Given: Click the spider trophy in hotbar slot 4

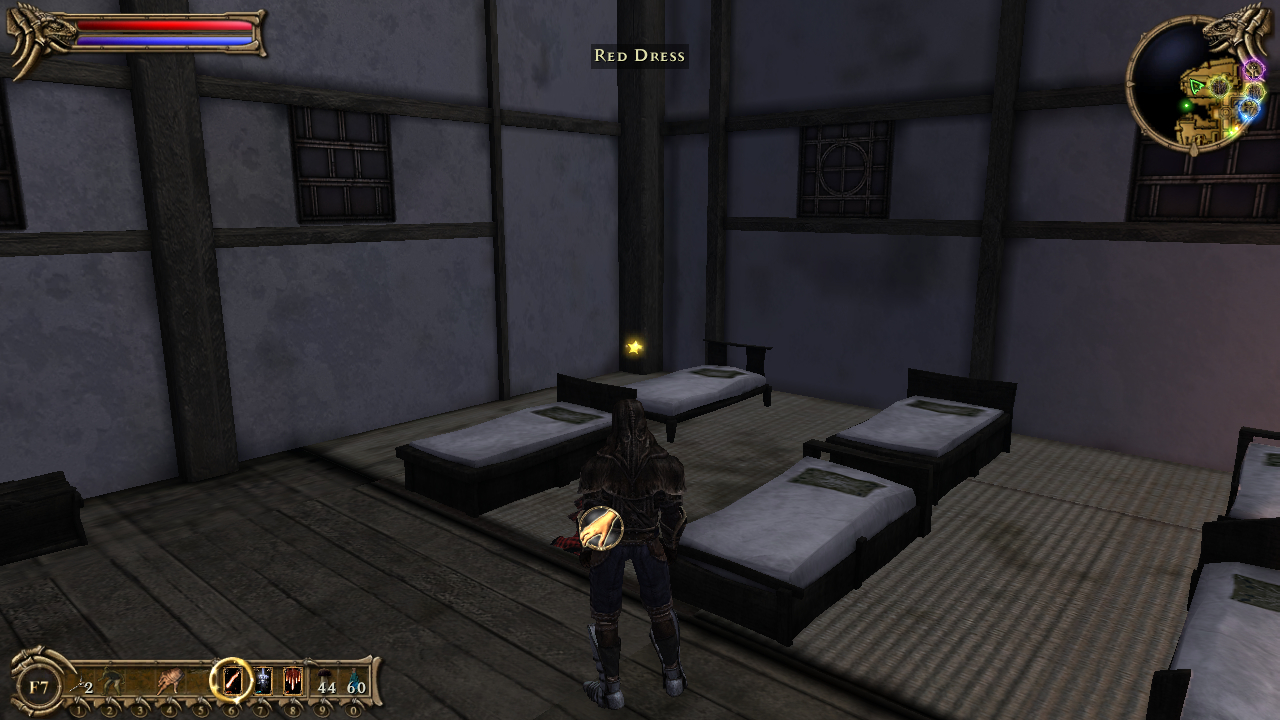Looking at the screenshot, I should 170,680.
